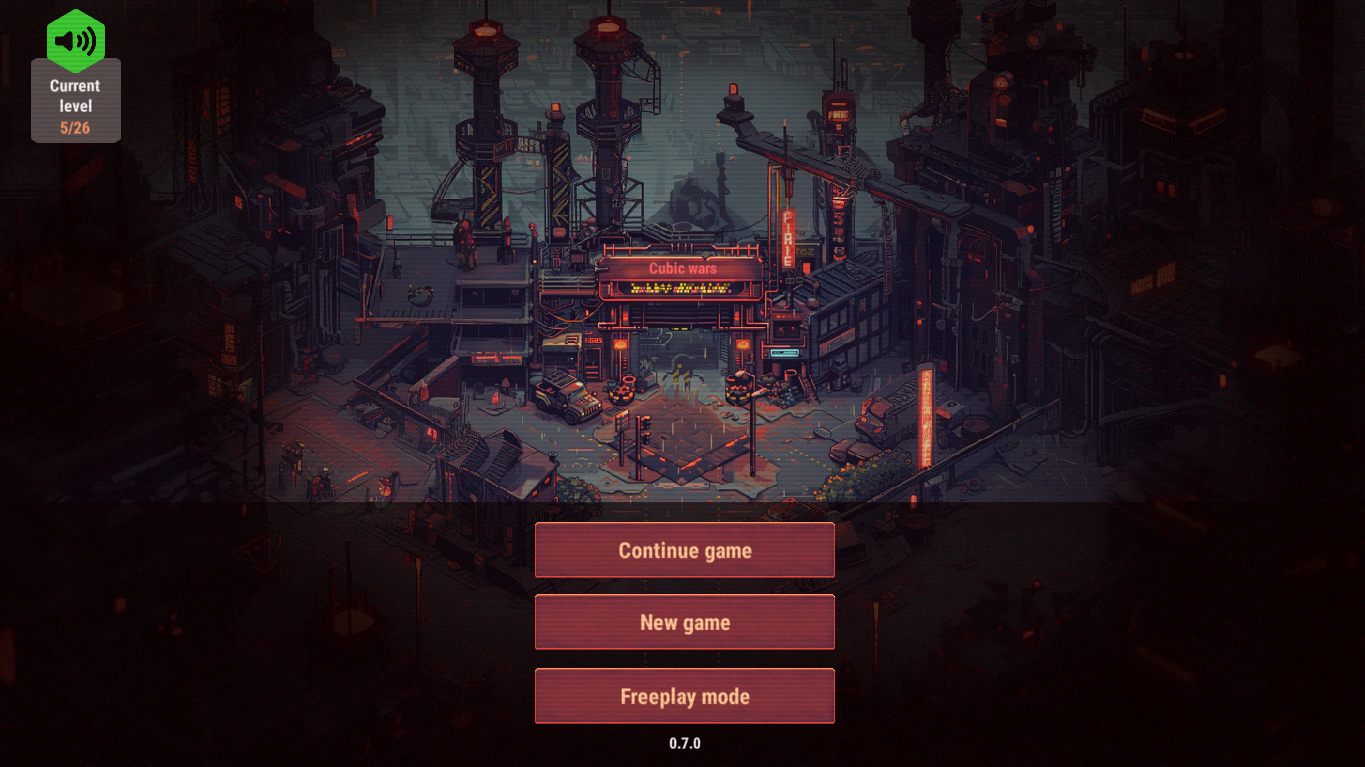Click the left tower with hazard stripes
The width and height of the screenshot is (1365, 767).
click(x=486, y=185)
